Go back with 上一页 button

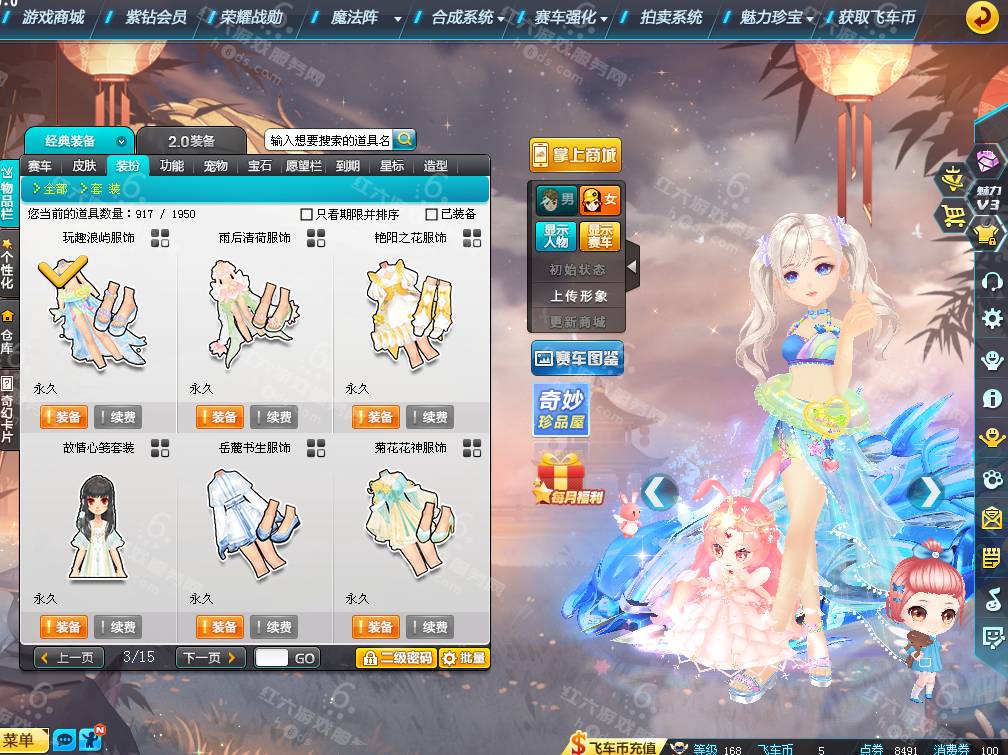click(x=69, y=658)
